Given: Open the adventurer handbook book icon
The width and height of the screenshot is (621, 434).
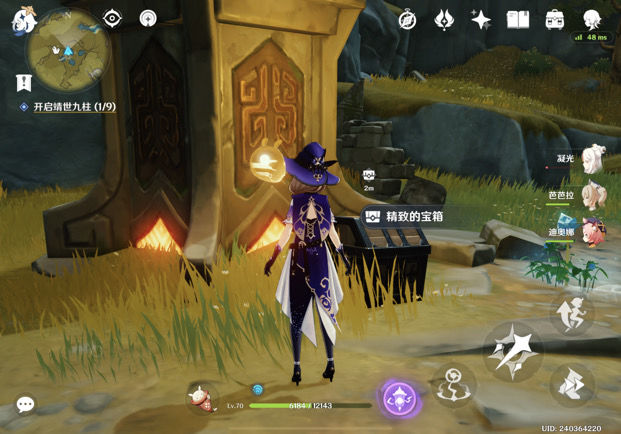Looking at the screenshot, I should click(x=517, y=20).
